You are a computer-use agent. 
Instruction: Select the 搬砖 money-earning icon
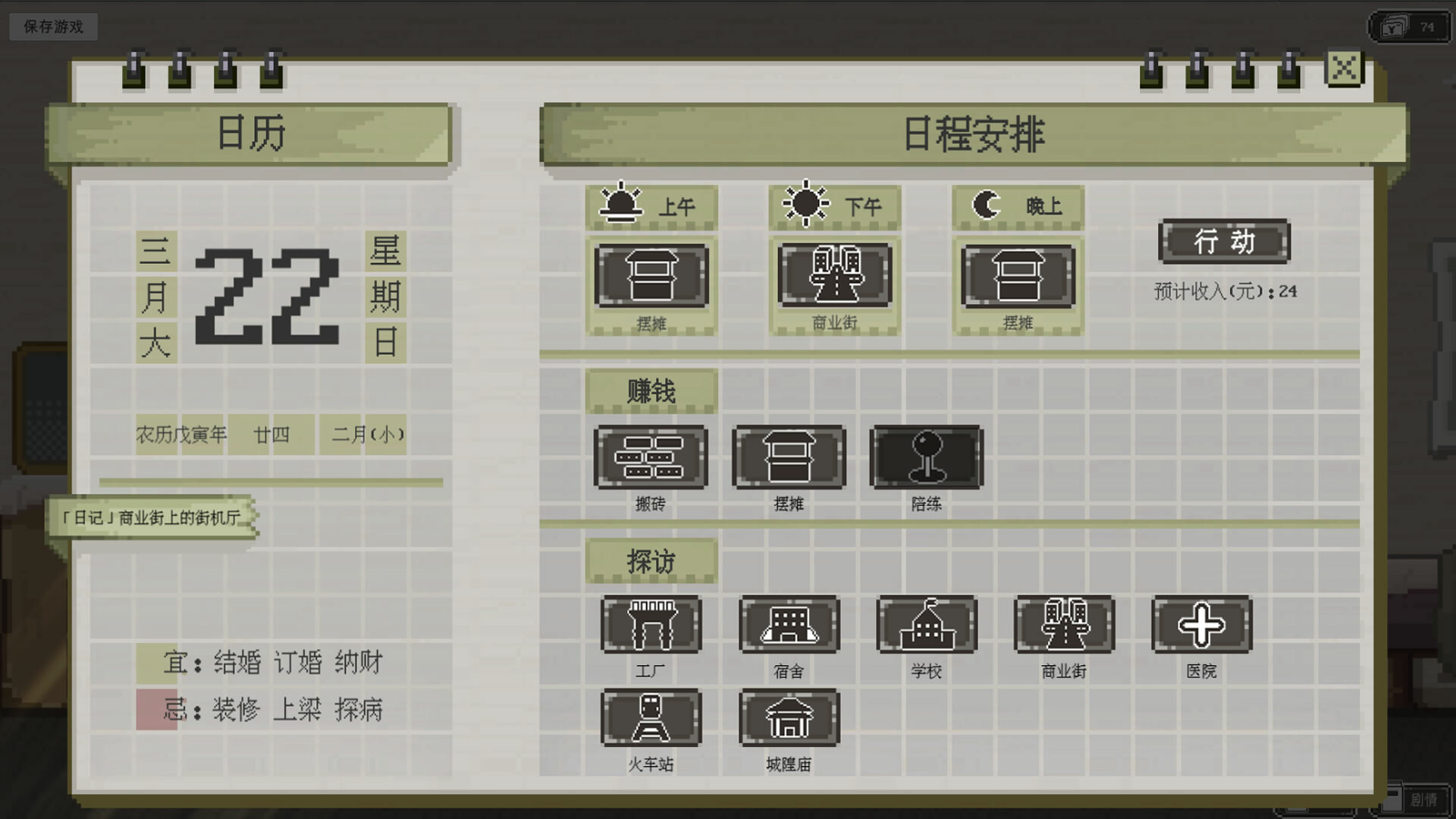[x=651, y=457]
